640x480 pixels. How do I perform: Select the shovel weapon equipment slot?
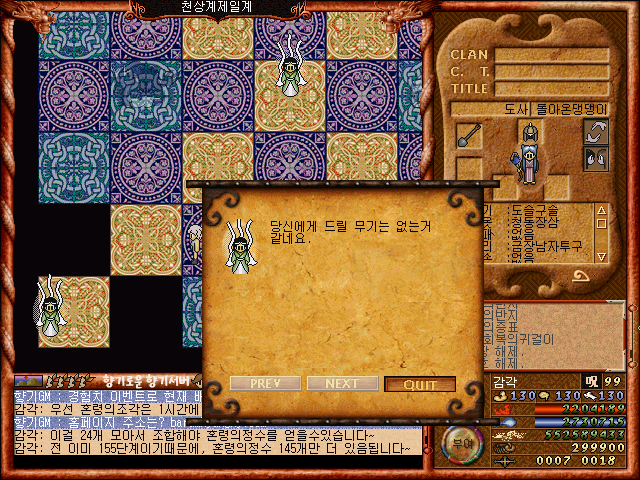469,135
